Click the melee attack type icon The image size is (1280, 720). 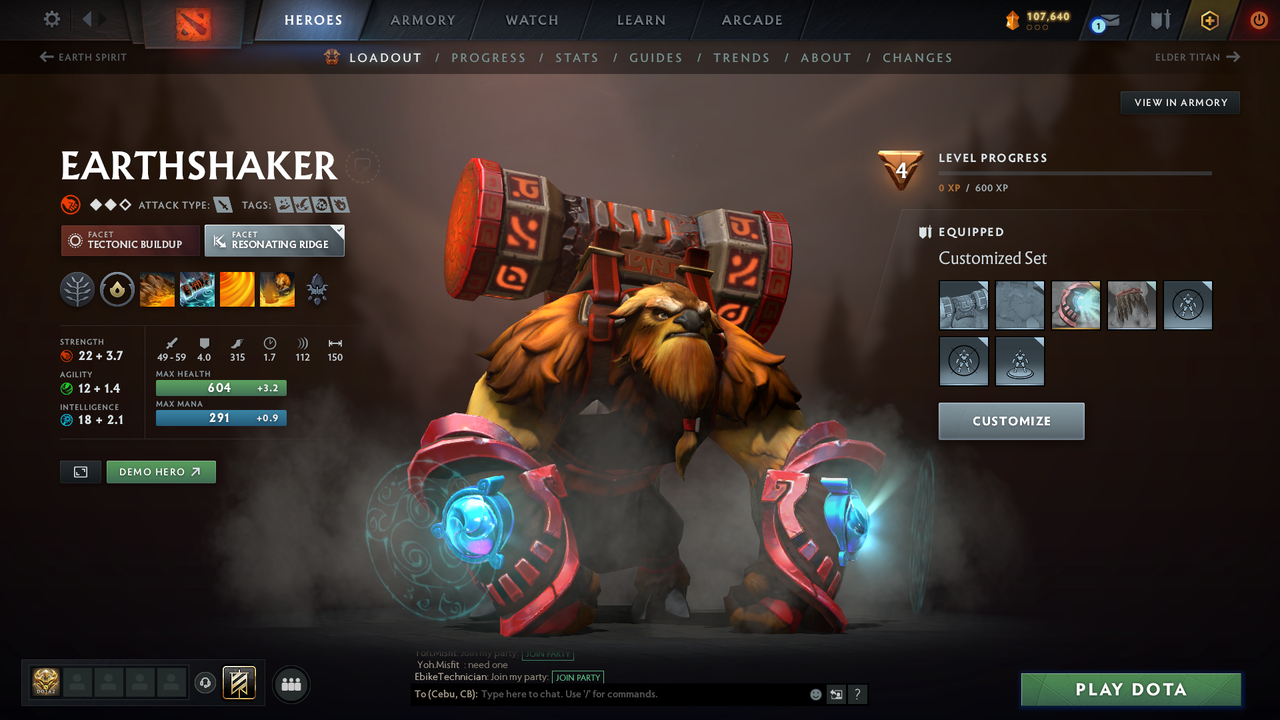pyautogui.click(x=222, y=204)
